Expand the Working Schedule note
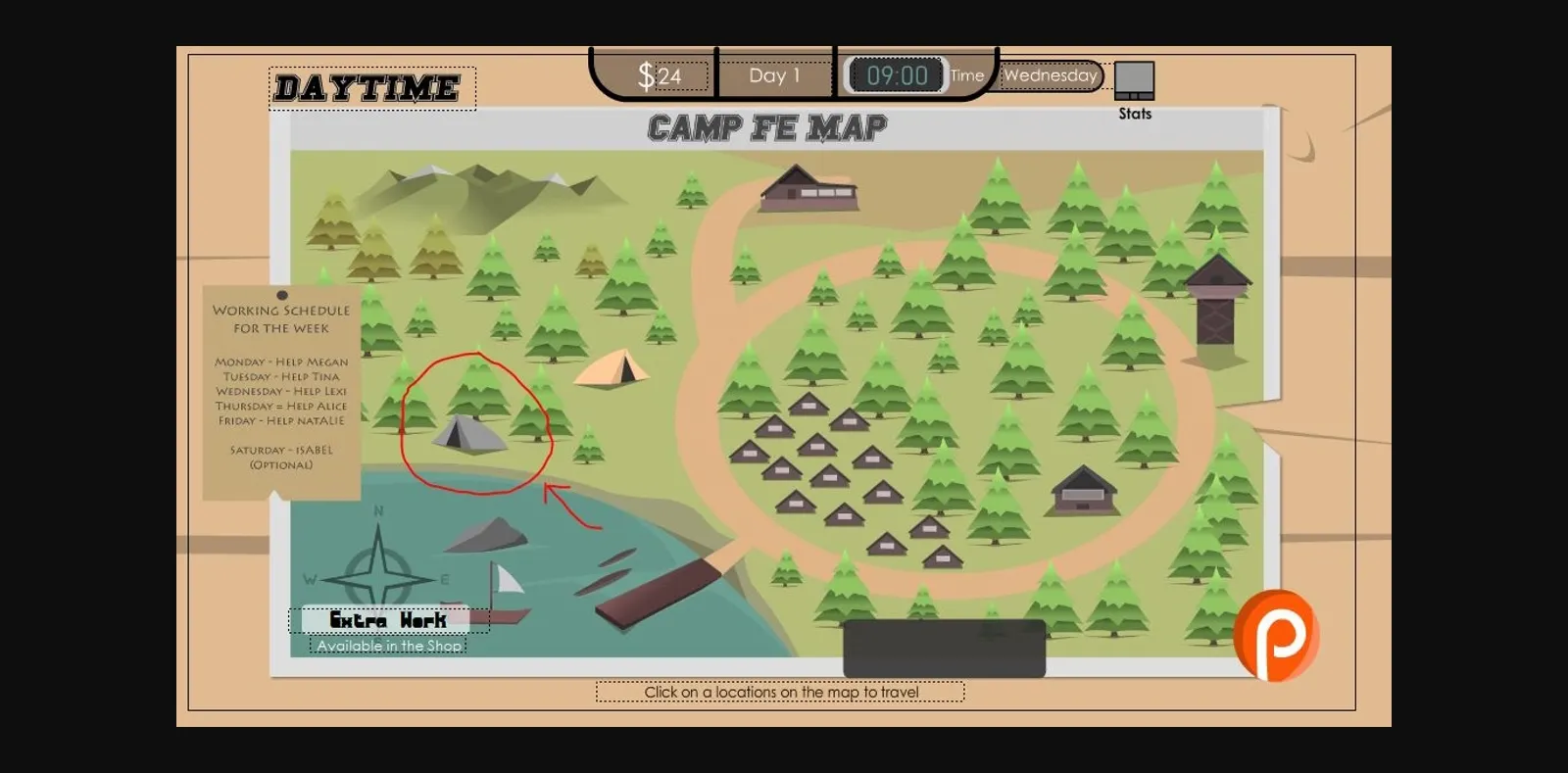Viewport: 1568px width, 773px height. (x=280, y=387)
